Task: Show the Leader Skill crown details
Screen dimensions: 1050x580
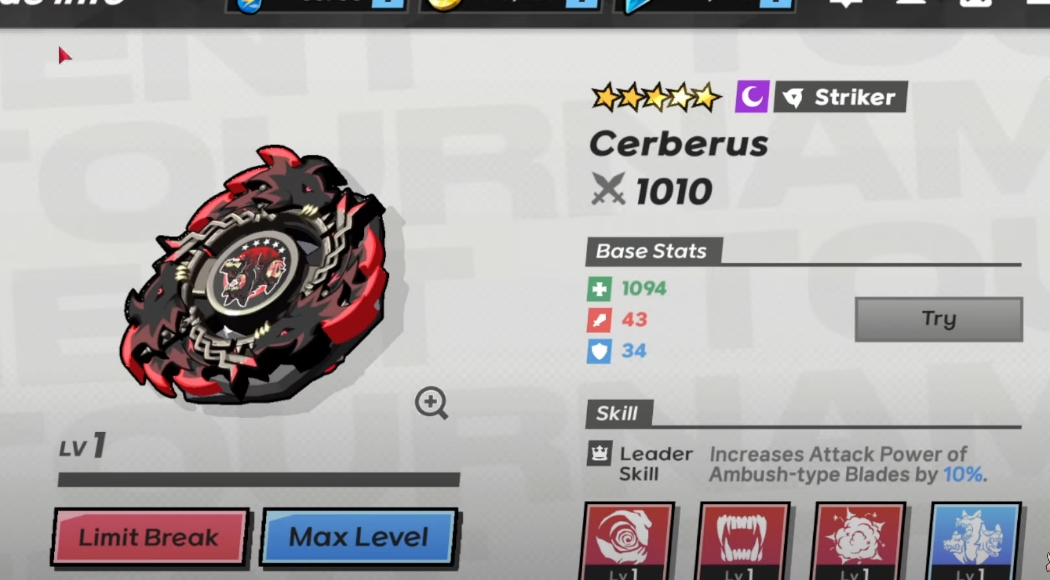Action: (x=599, y=454)
